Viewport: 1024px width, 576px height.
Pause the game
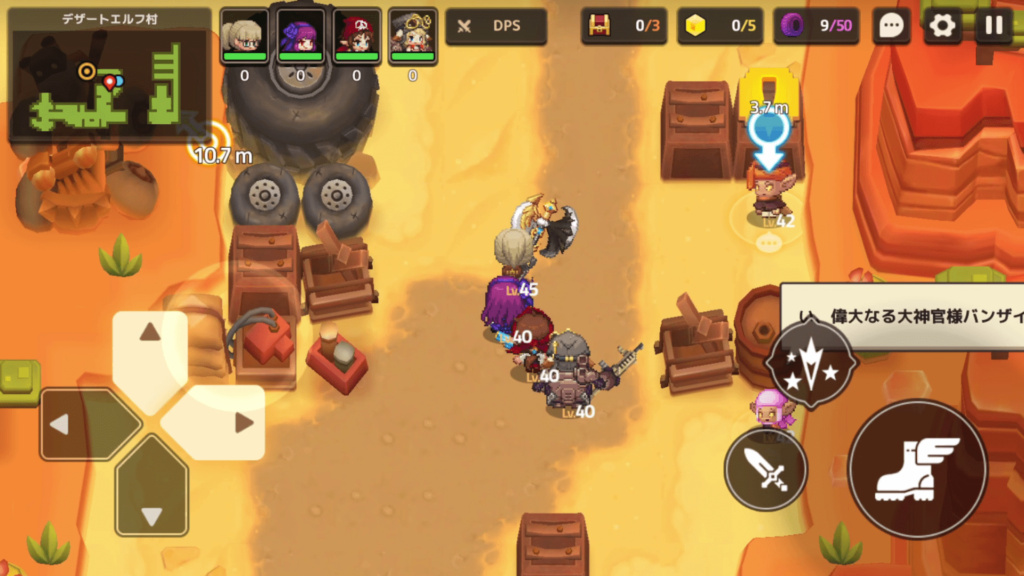point(993,26)
